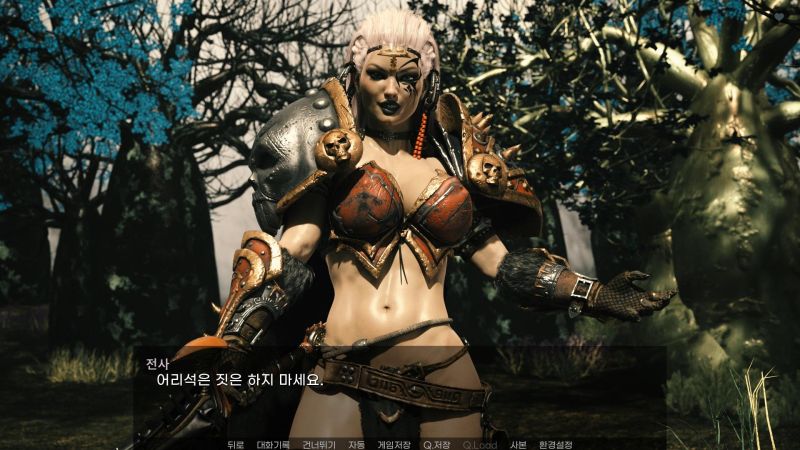Click the Q.Load quick load button
This screenshot has width=800, height=450.
pos(479,444)
